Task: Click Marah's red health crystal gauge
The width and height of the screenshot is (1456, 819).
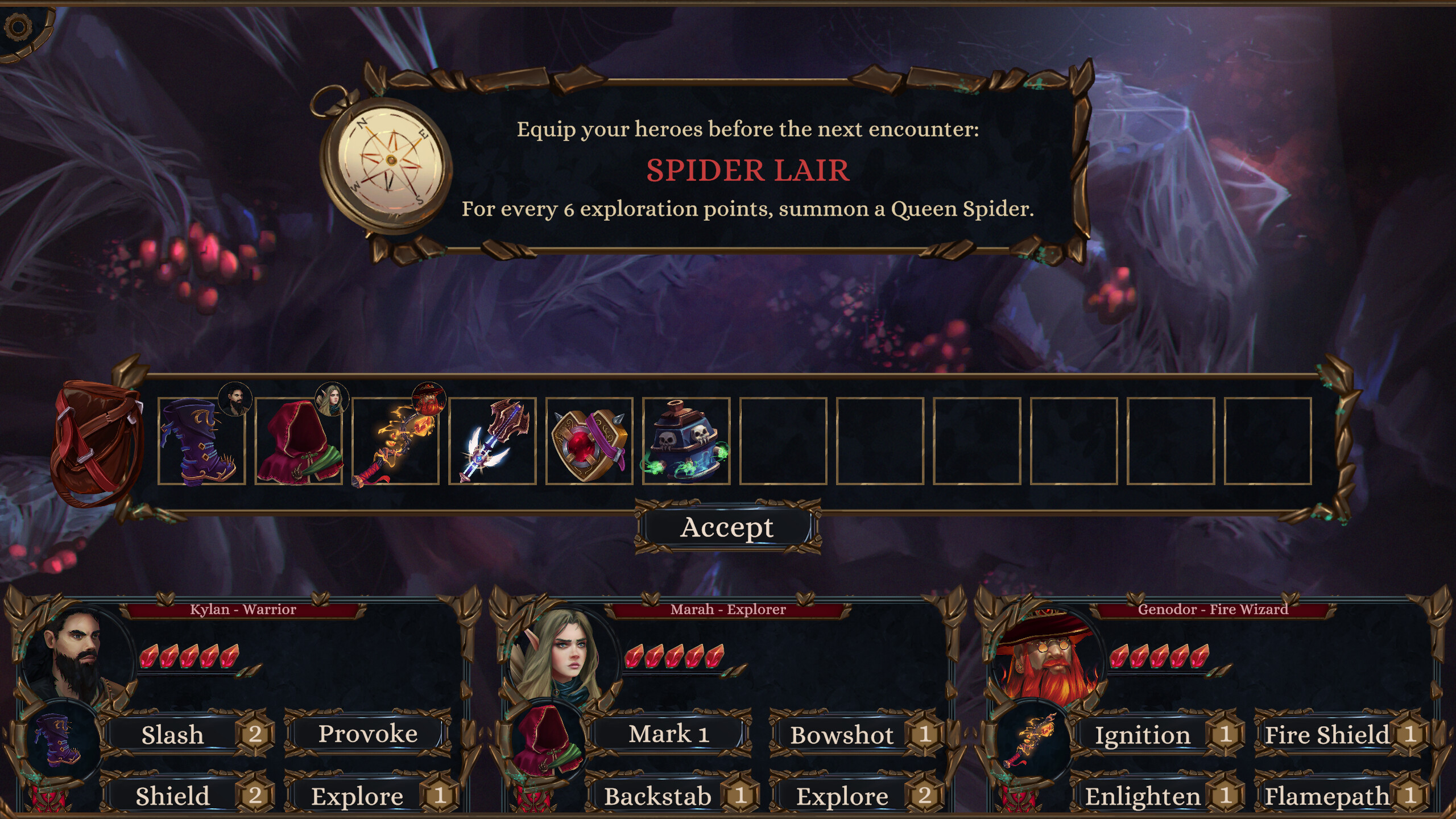Action: (x=676, y=655)
